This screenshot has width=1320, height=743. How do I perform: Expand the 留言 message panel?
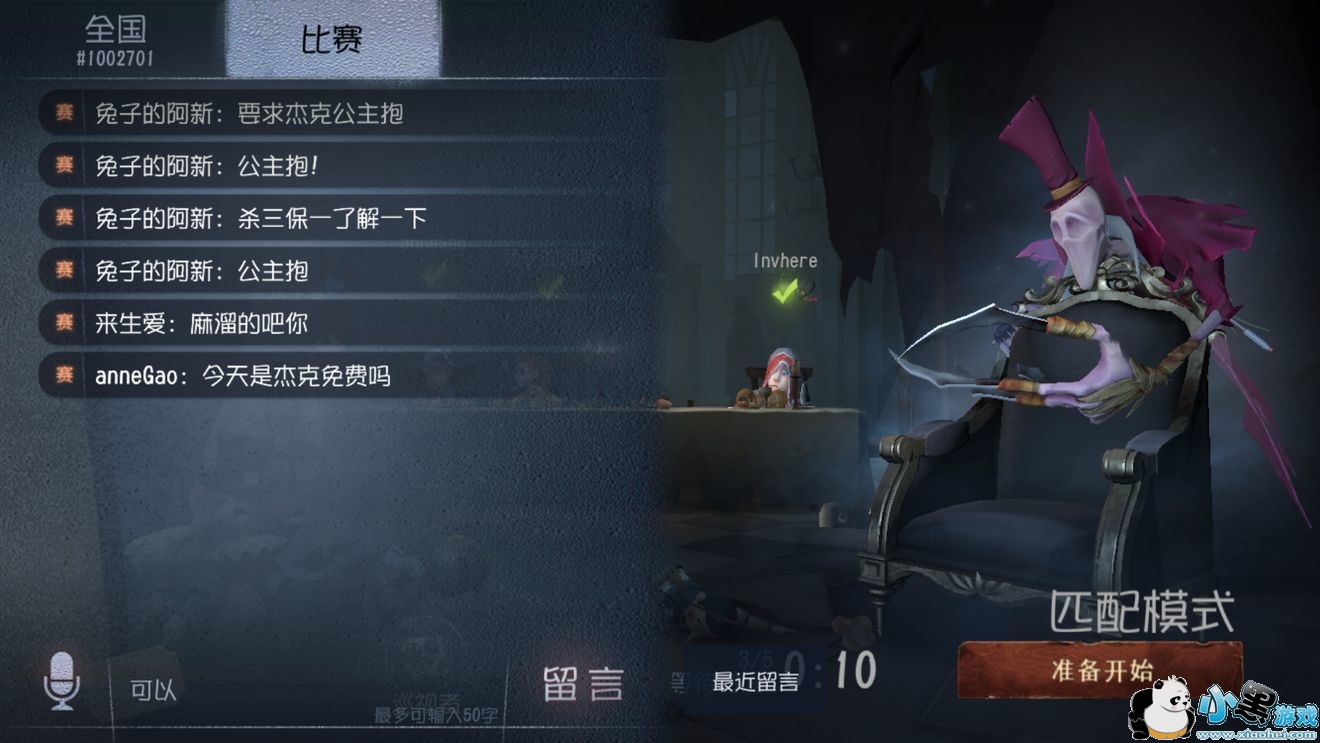pyautogui.click(x=585, y=683)
